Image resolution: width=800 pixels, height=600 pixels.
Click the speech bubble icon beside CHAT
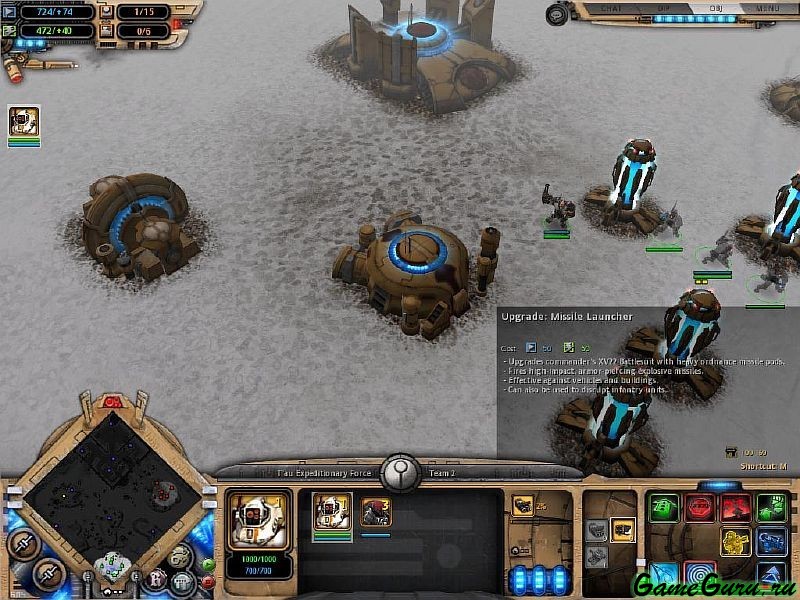pyautogui.click(x=557, y=12)
